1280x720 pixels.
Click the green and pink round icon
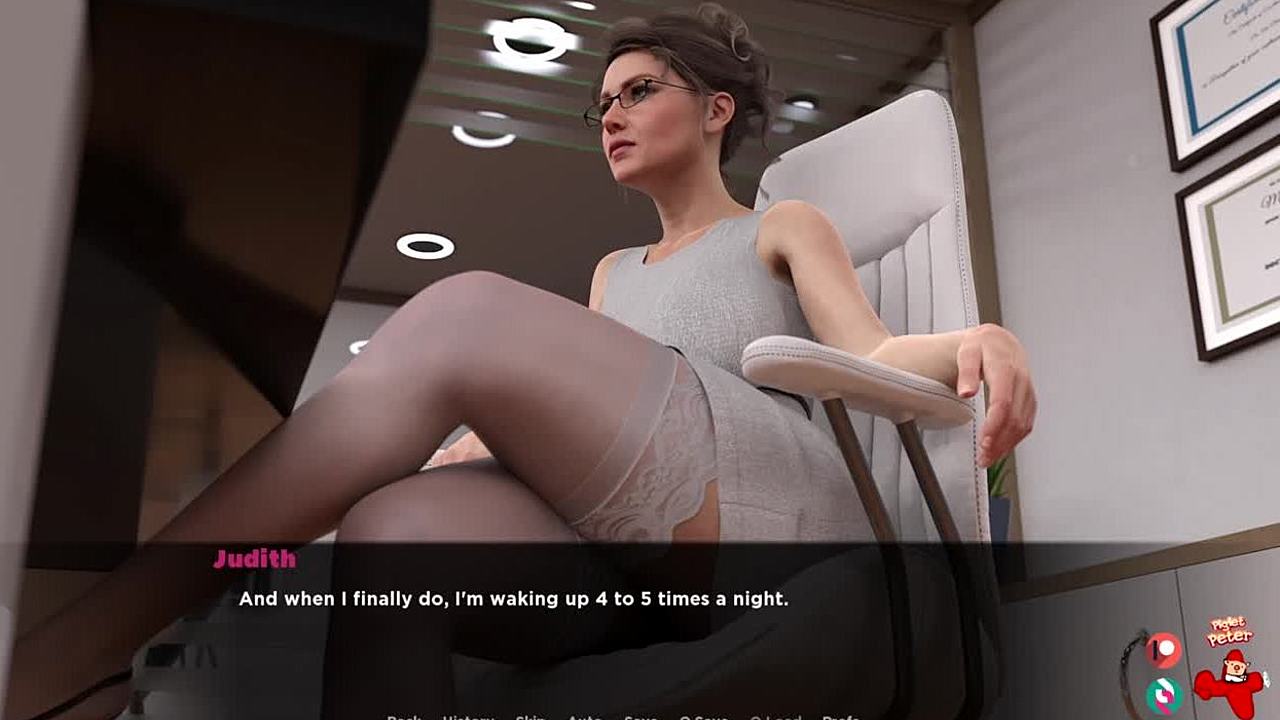pos(1163,694)
